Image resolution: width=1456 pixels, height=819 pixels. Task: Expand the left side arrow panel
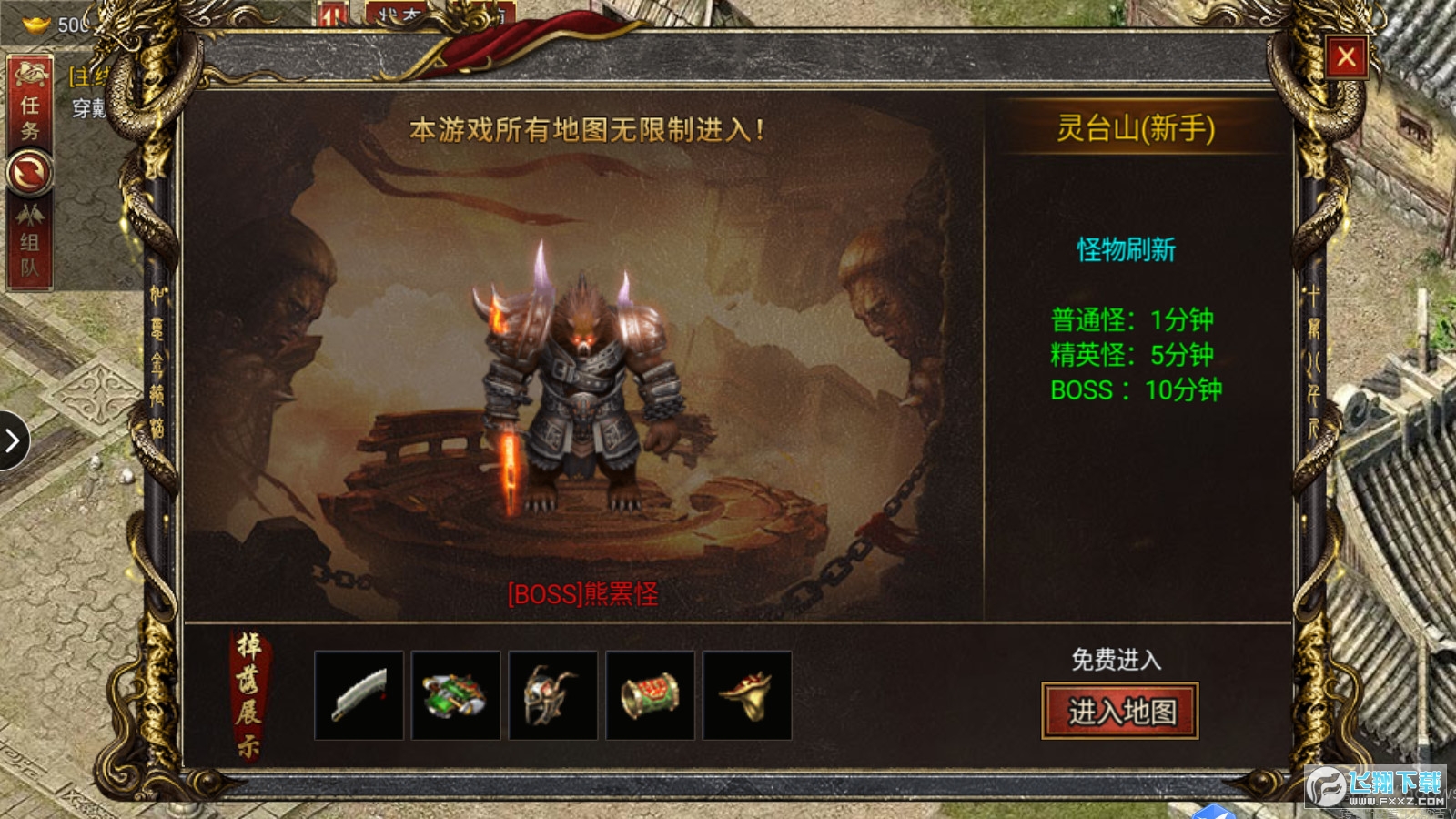[13, 441]
